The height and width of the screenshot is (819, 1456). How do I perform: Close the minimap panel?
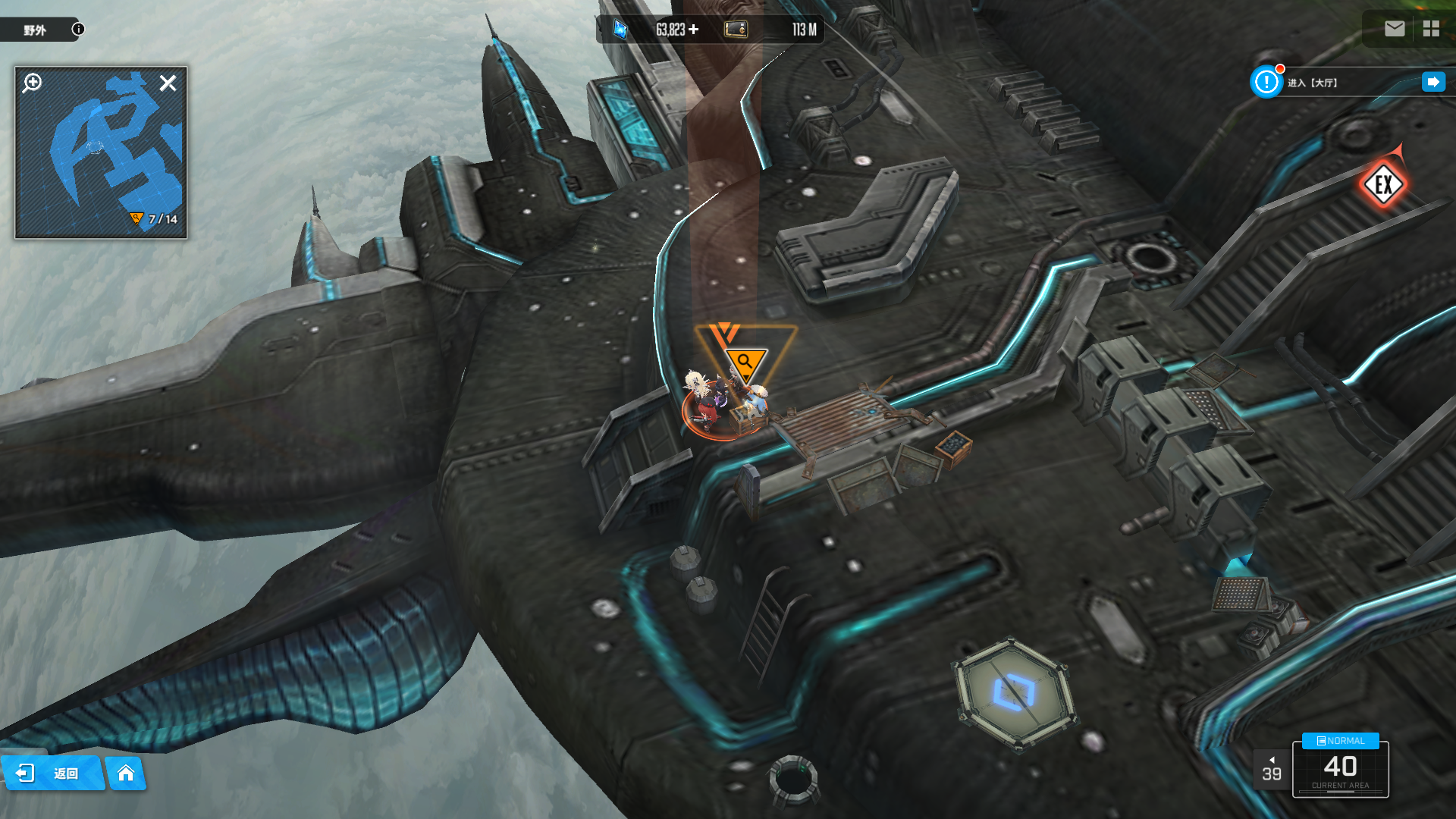point(168,83)
